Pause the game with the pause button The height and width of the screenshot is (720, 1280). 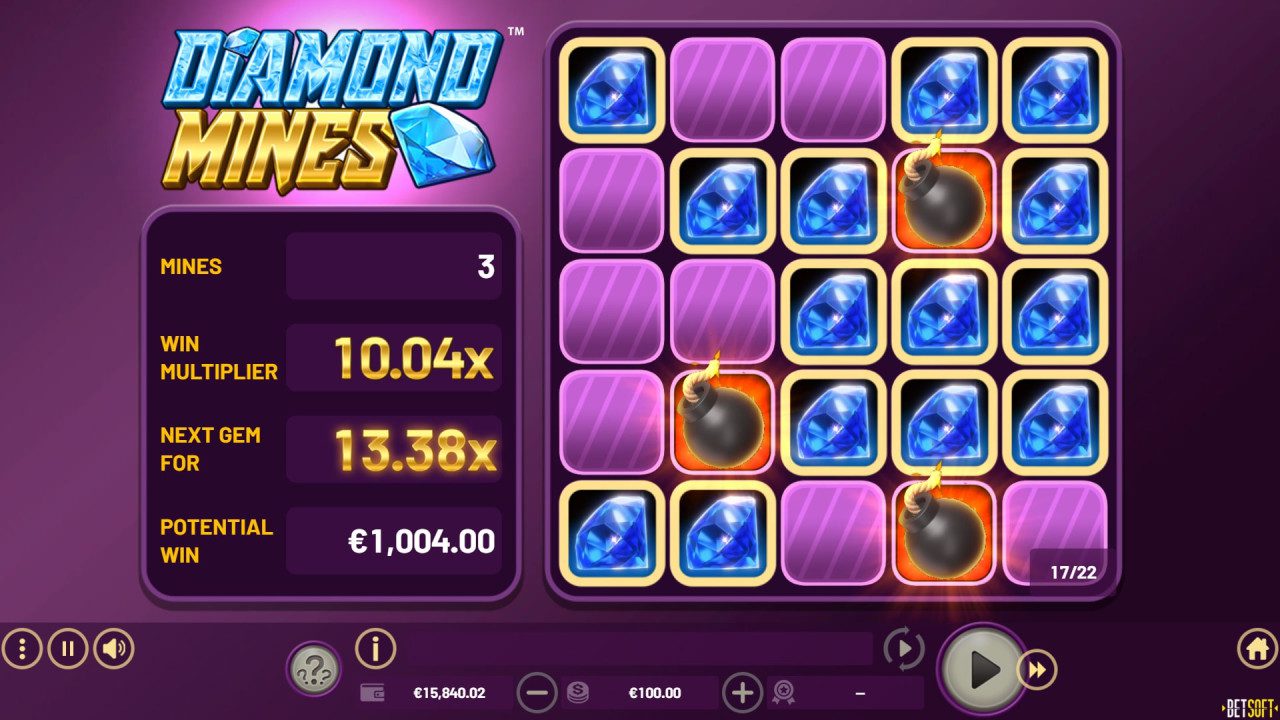tap(66, 649)
